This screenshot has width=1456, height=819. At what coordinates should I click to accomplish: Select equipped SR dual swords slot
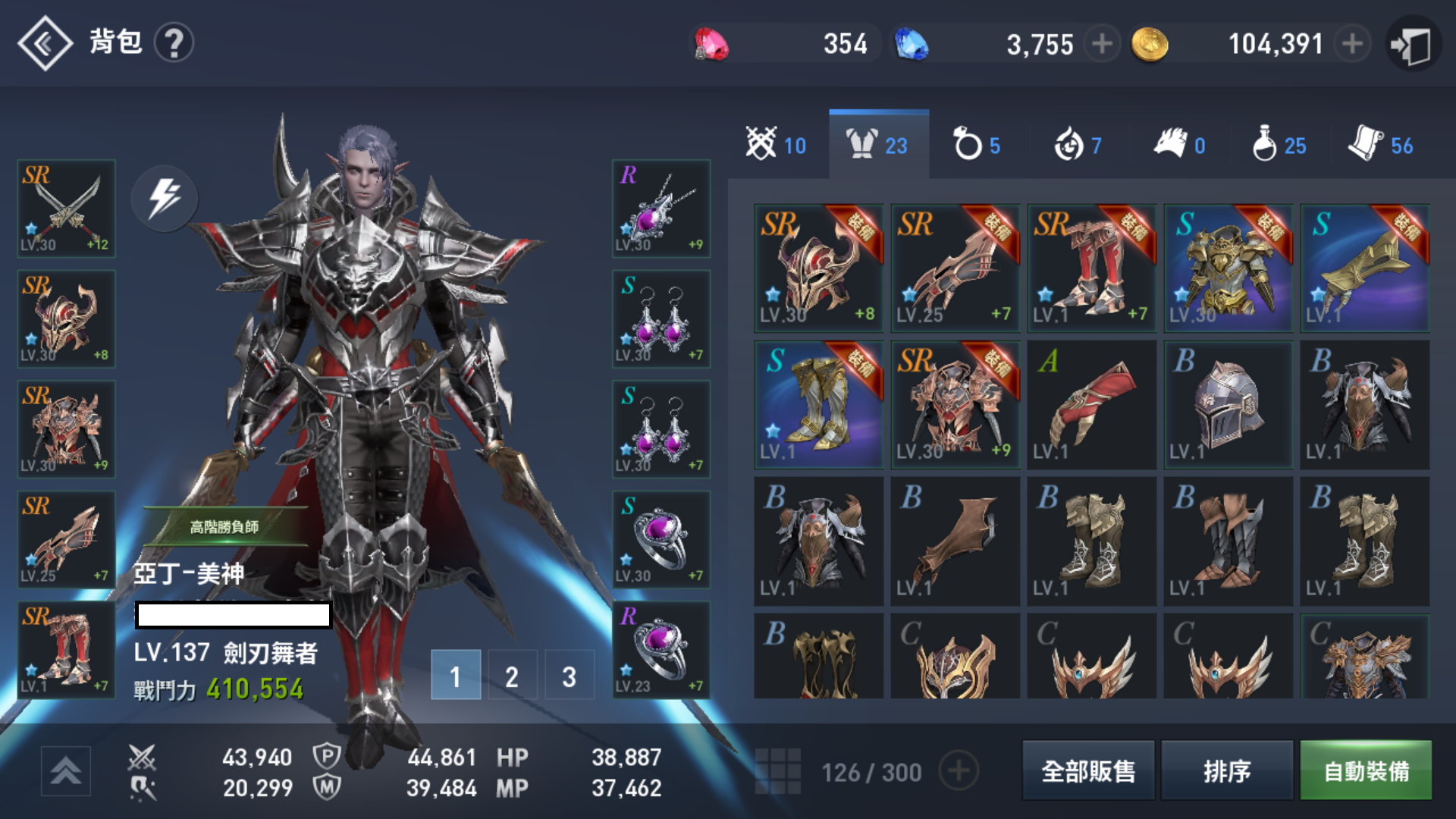[x=67, y=209]
